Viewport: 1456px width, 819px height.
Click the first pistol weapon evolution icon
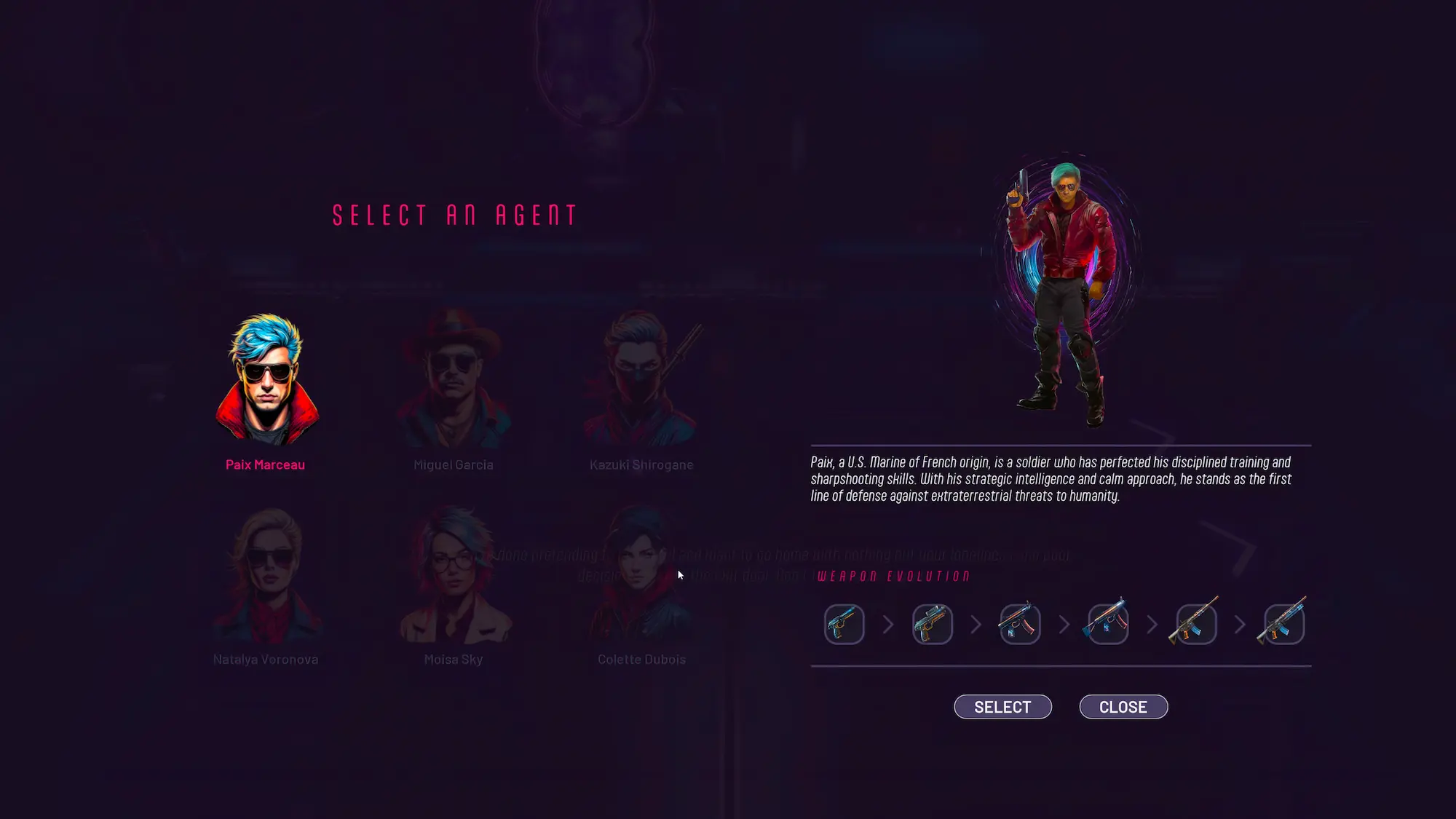click(844, 624)
